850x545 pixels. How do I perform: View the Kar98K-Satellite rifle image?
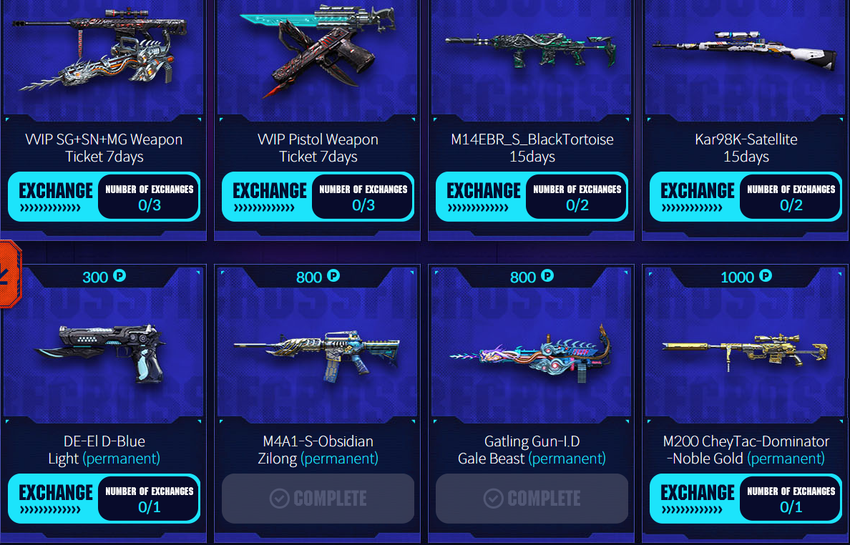[745, 50]
